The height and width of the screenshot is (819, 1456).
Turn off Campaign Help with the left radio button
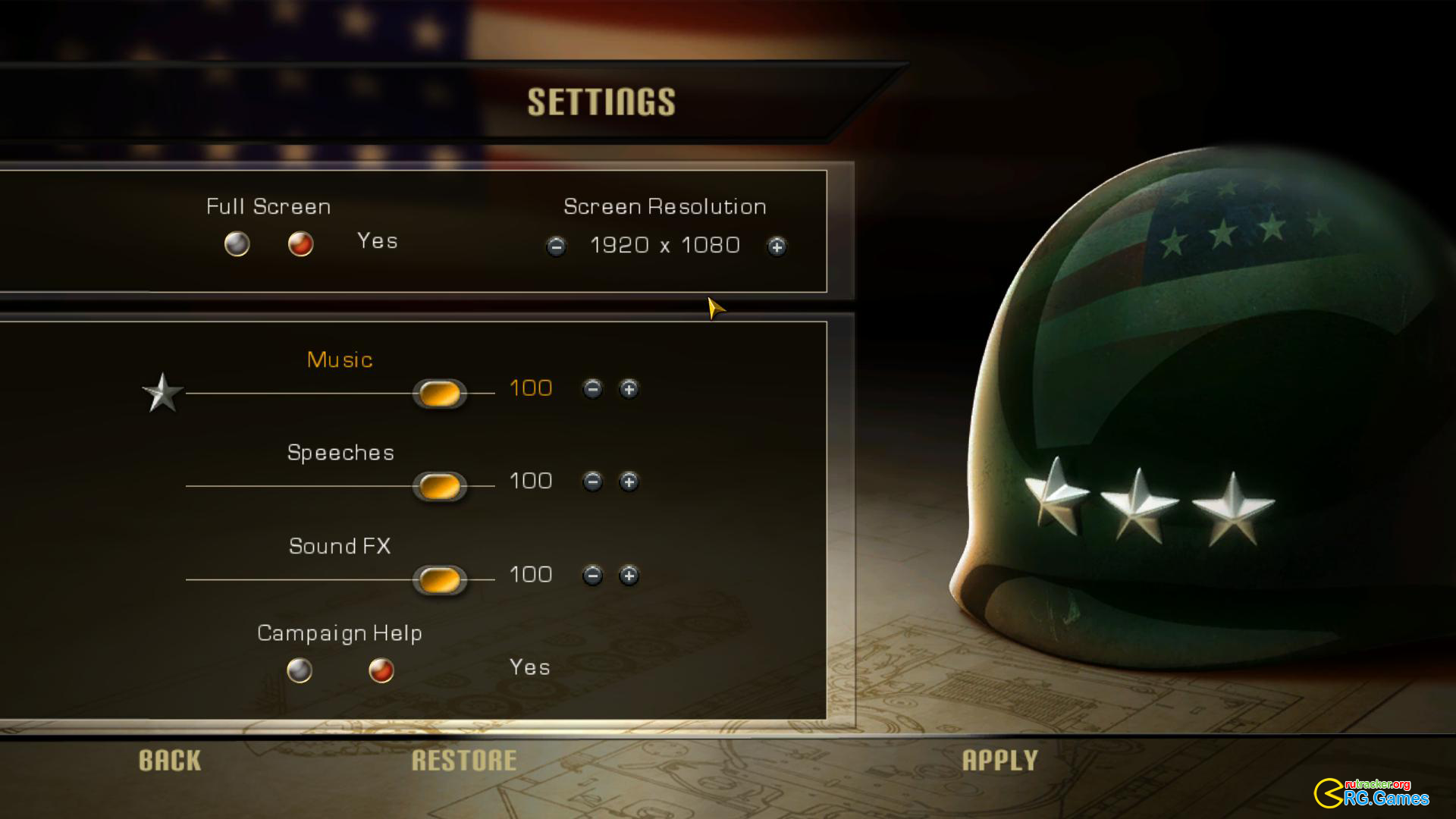300,670
